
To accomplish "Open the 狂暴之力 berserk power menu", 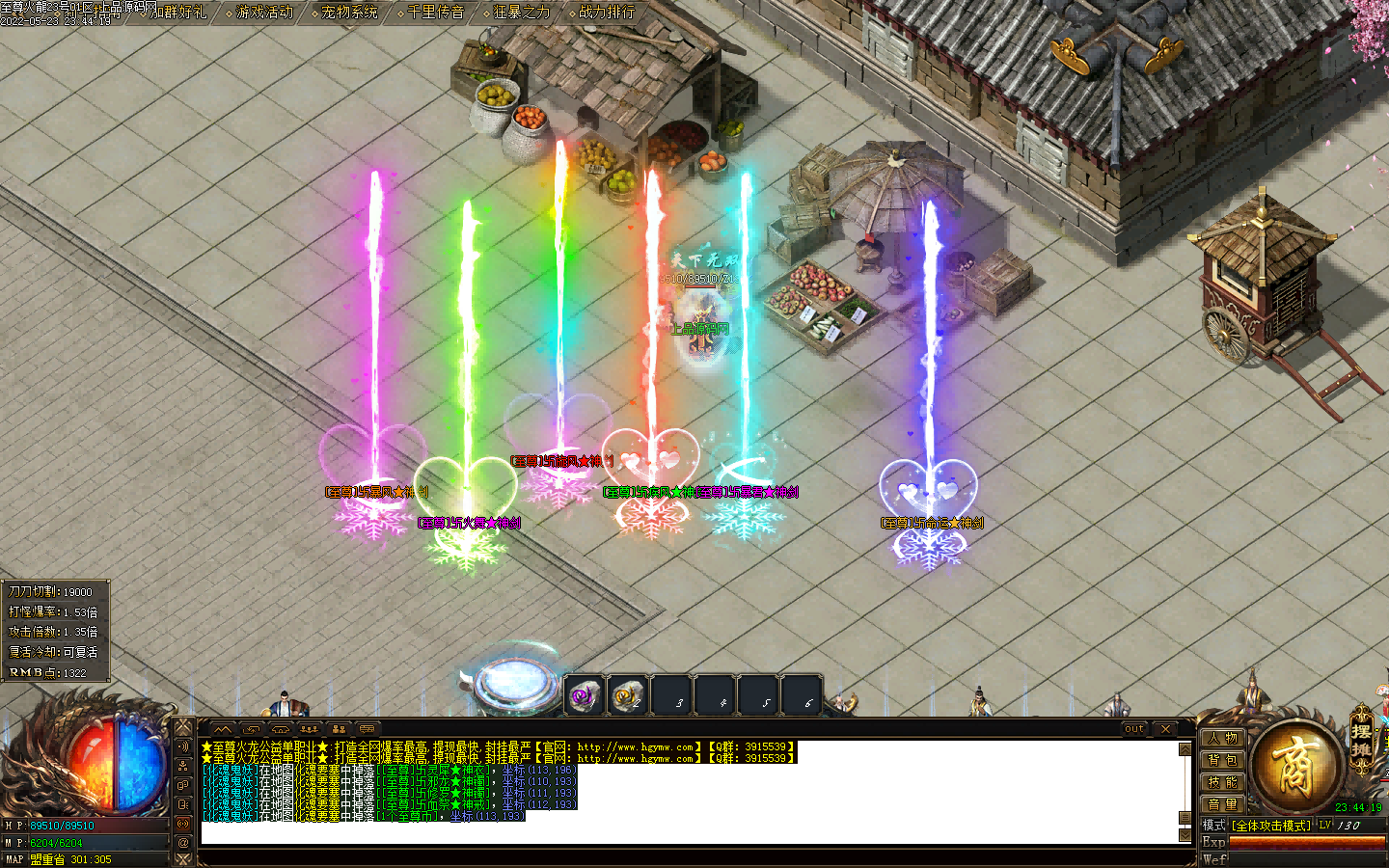I will tap(522, 13).
